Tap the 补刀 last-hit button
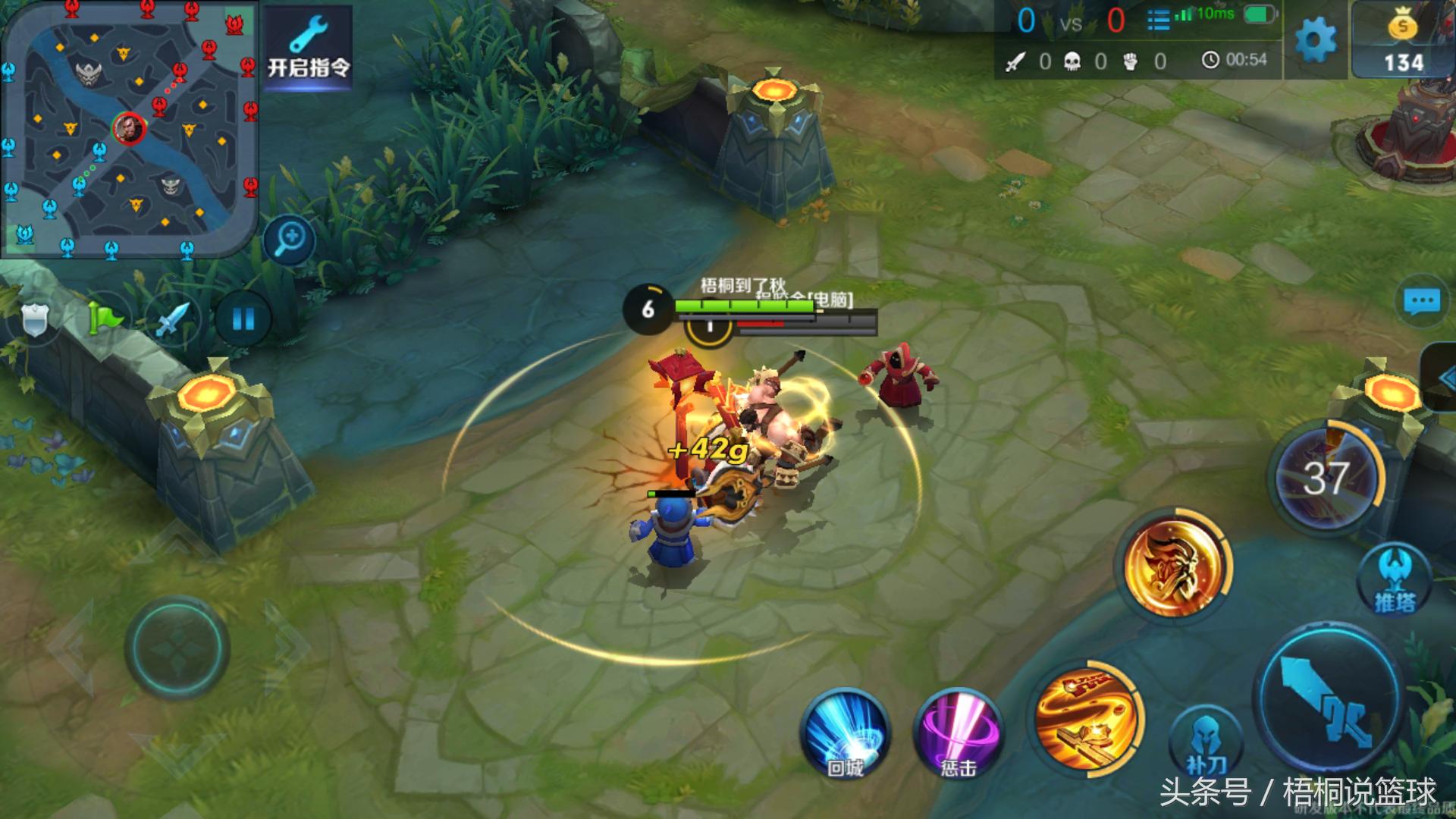Viewport: 1456px width, 819px height. click(x=1206, y=743)
